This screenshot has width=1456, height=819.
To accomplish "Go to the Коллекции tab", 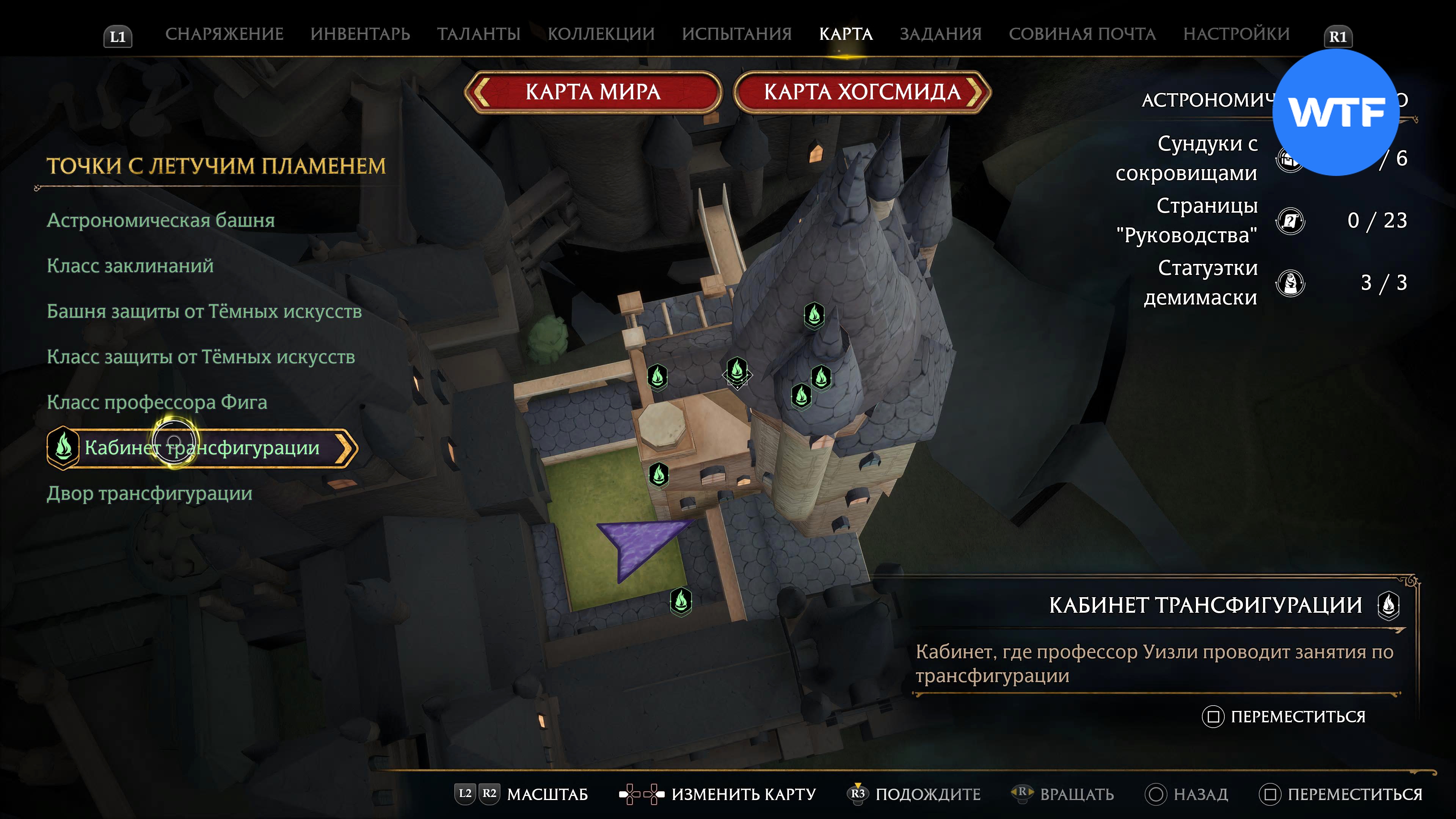I will [x=601, y=34].
